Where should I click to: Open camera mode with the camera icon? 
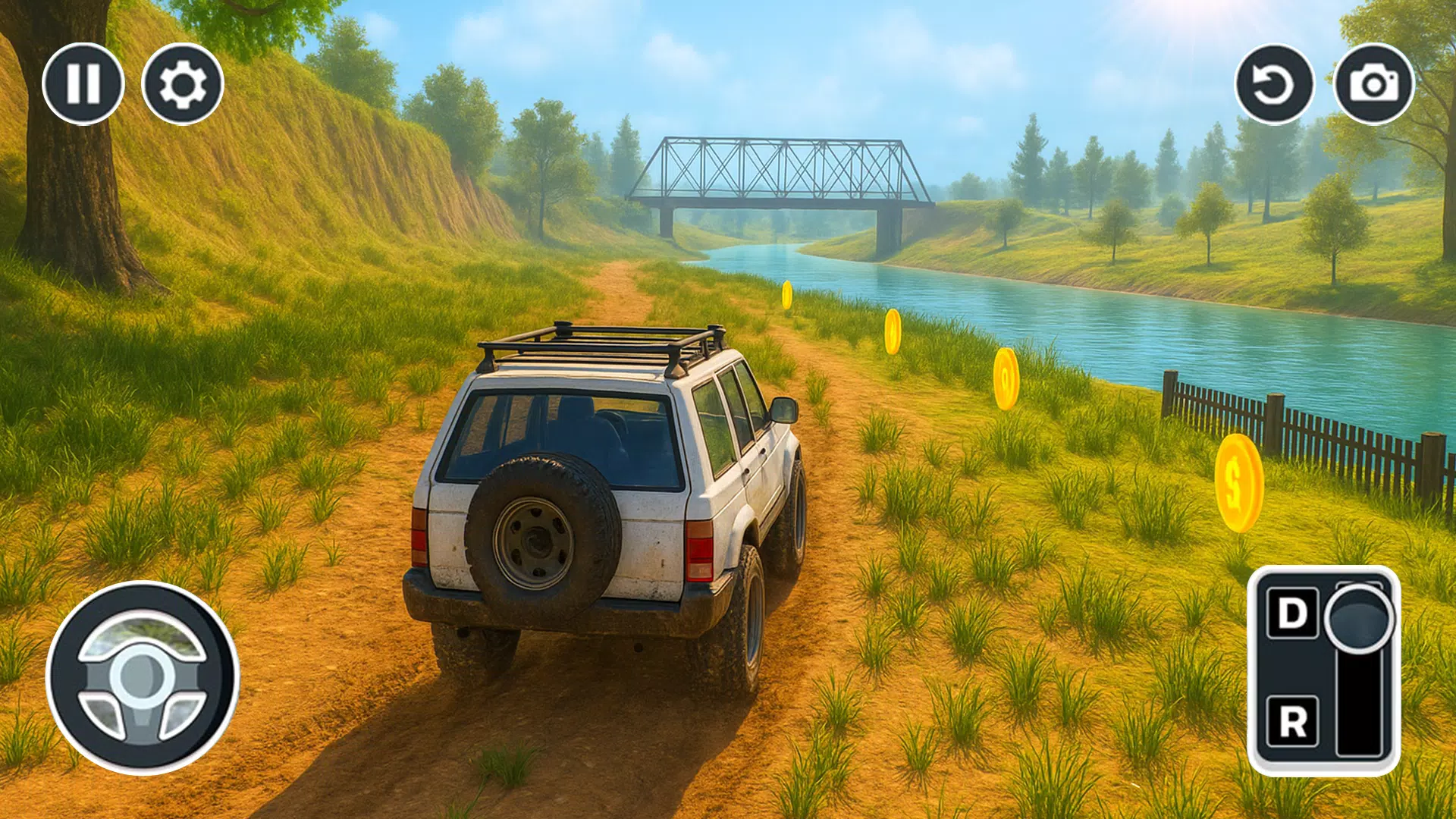[1374, 85]
